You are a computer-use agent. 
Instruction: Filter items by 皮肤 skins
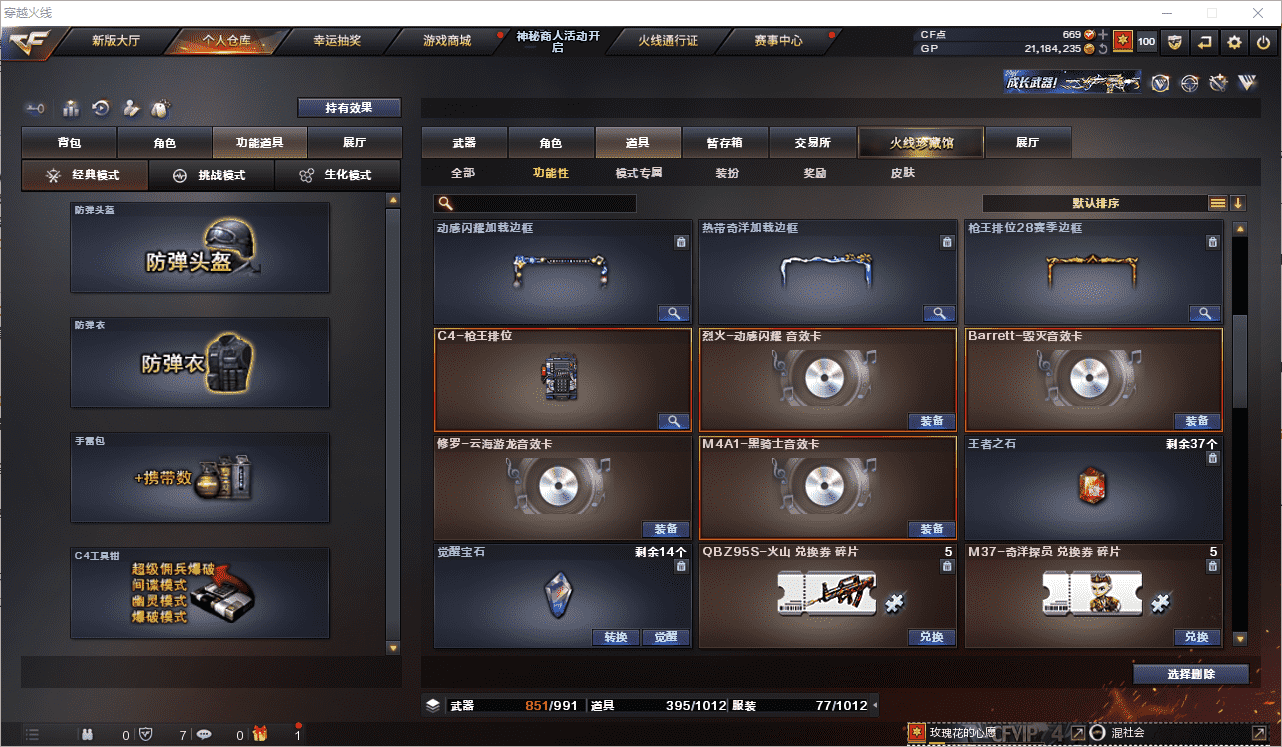(x=902, y=173)
